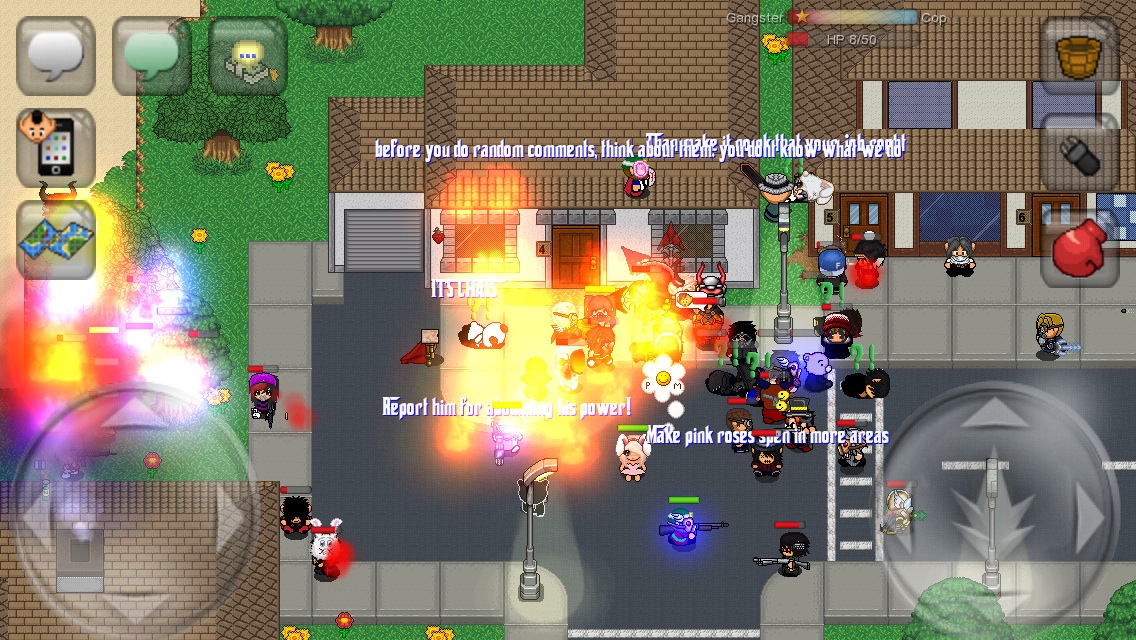Open the green speech bubble chat
Screen dimensions: 1136x640
[x=151, y=56]
